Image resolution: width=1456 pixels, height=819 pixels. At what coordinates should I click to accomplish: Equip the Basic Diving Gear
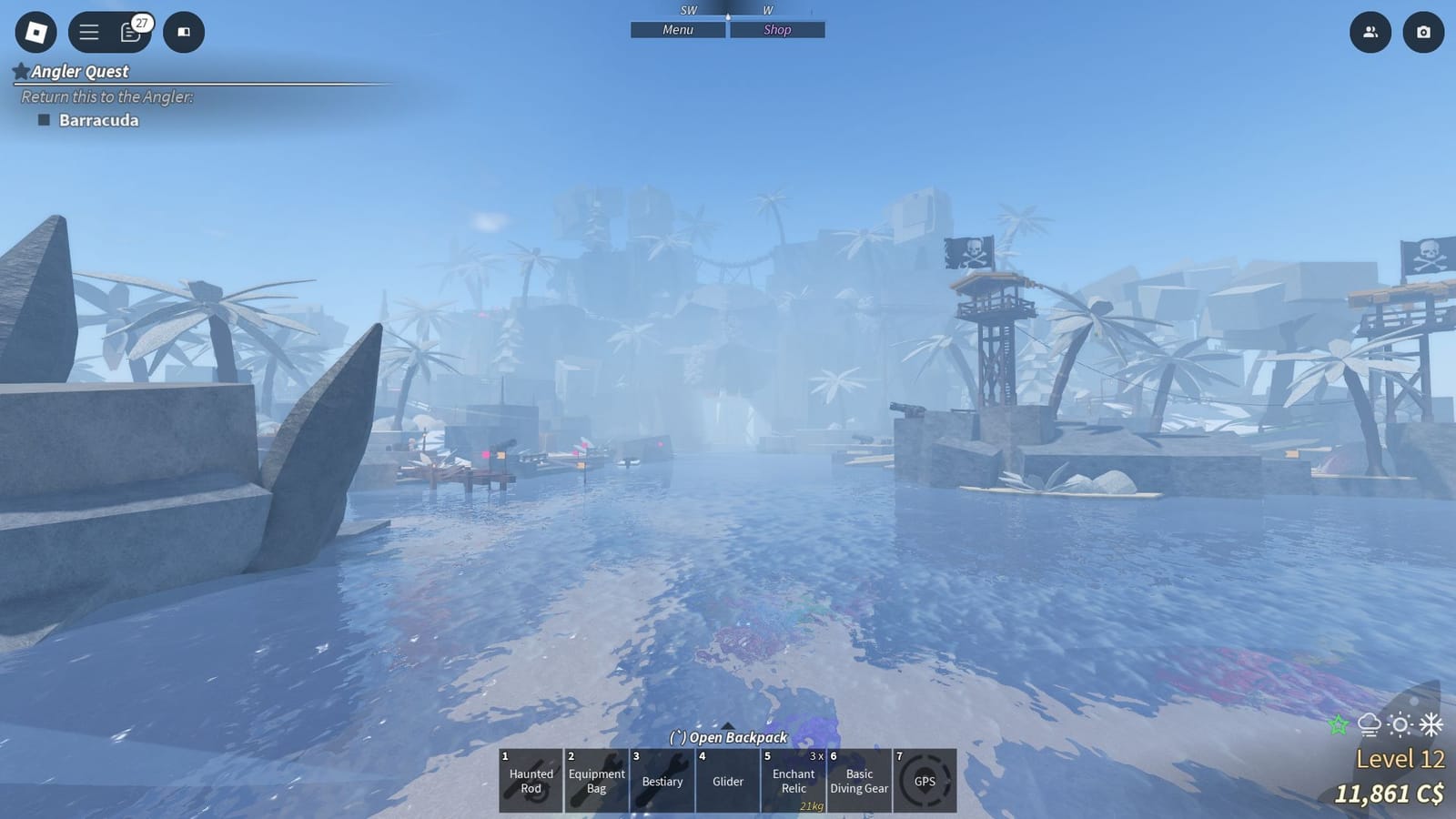click(x=858, y=781)
